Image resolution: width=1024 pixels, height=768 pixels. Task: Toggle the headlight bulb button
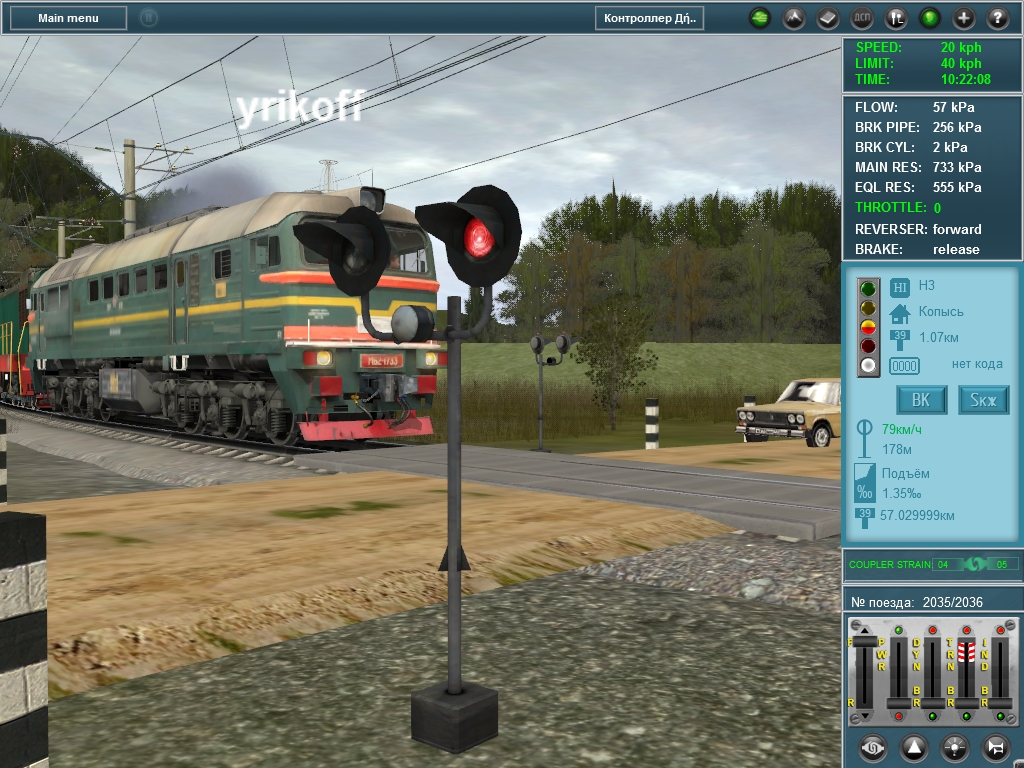[x=955, y=747]
